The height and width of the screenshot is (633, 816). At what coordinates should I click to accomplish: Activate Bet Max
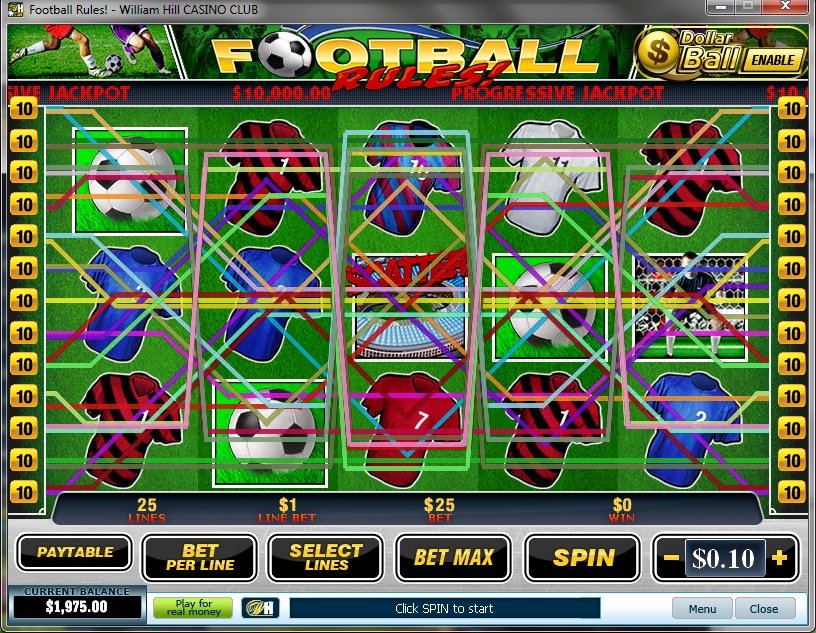453,558
